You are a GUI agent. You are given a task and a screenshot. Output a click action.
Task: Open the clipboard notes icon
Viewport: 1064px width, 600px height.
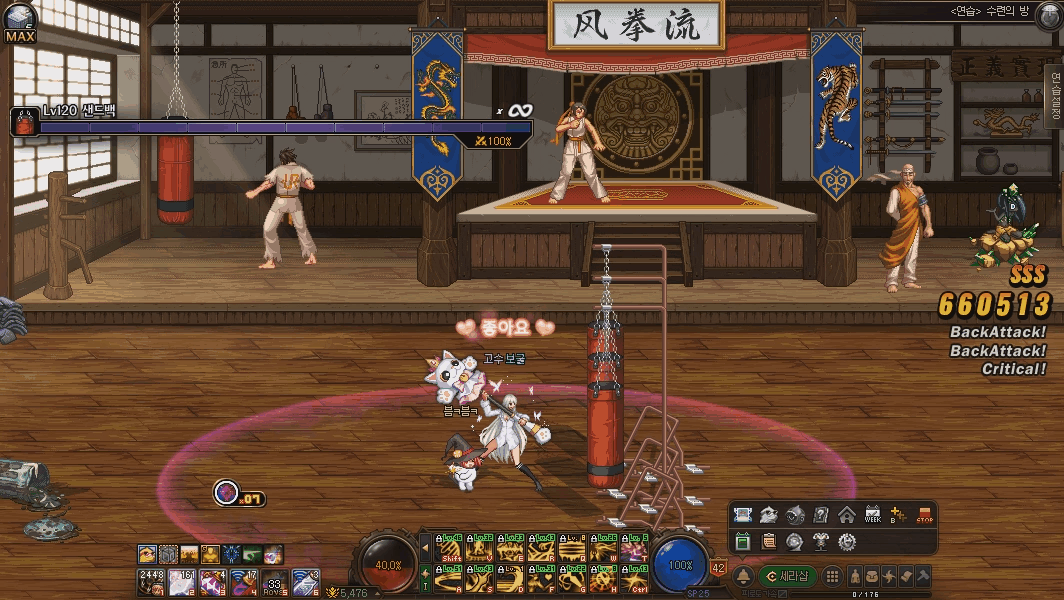[768, 541]
